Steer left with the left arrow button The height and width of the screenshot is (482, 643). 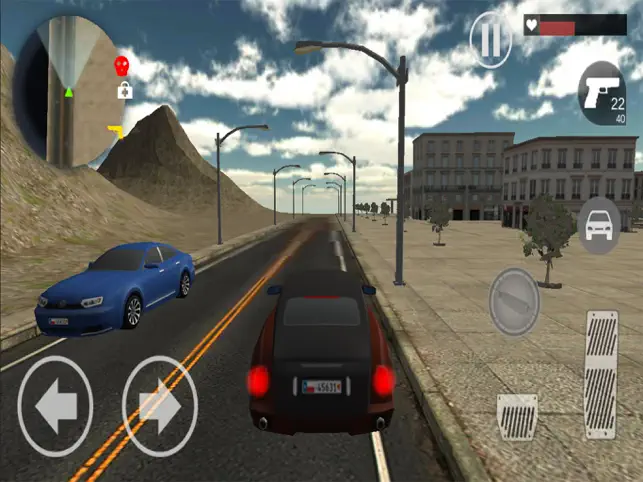click(x=55, y=406)
